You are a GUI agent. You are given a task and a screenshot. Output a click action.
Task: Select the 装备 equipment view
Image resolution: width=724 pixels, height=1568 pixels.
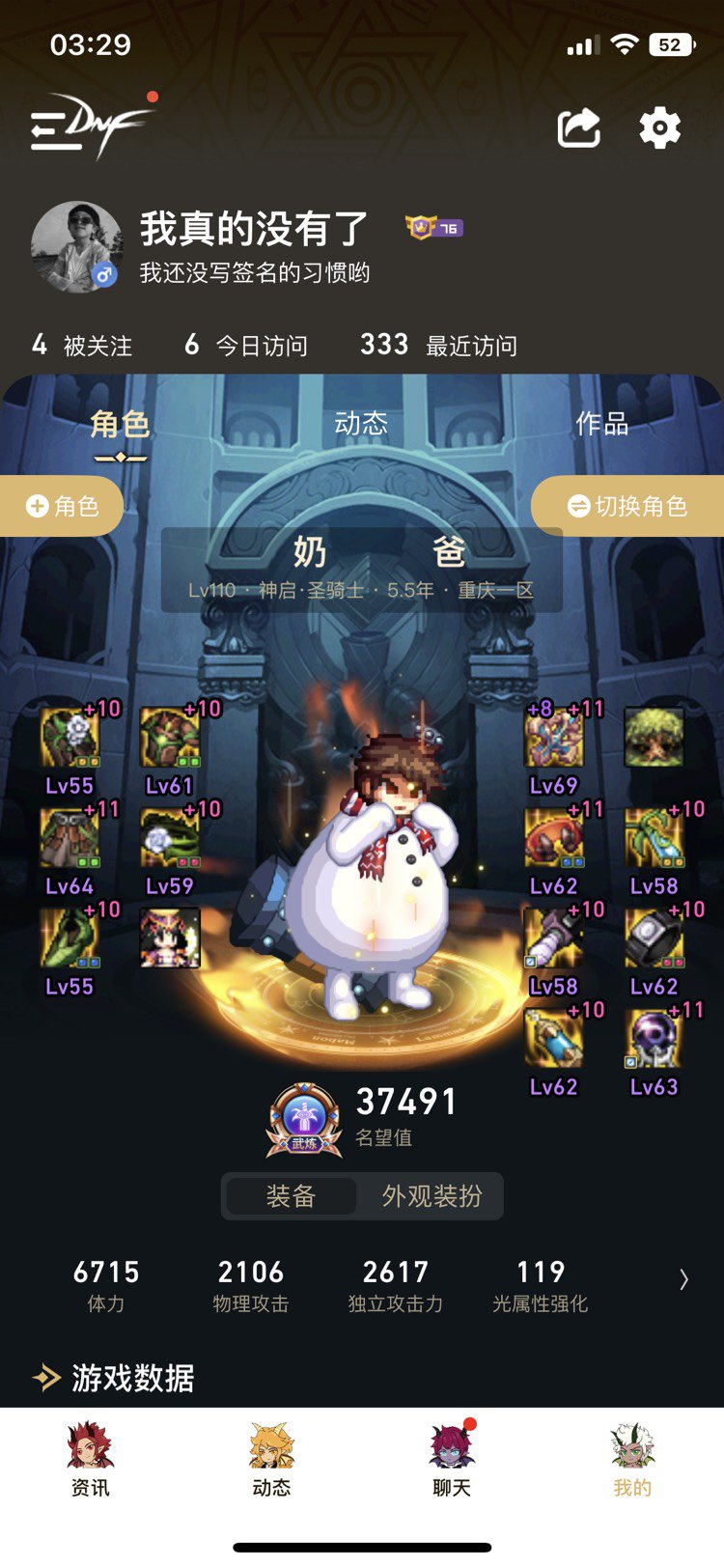(x=291, y=1196)
